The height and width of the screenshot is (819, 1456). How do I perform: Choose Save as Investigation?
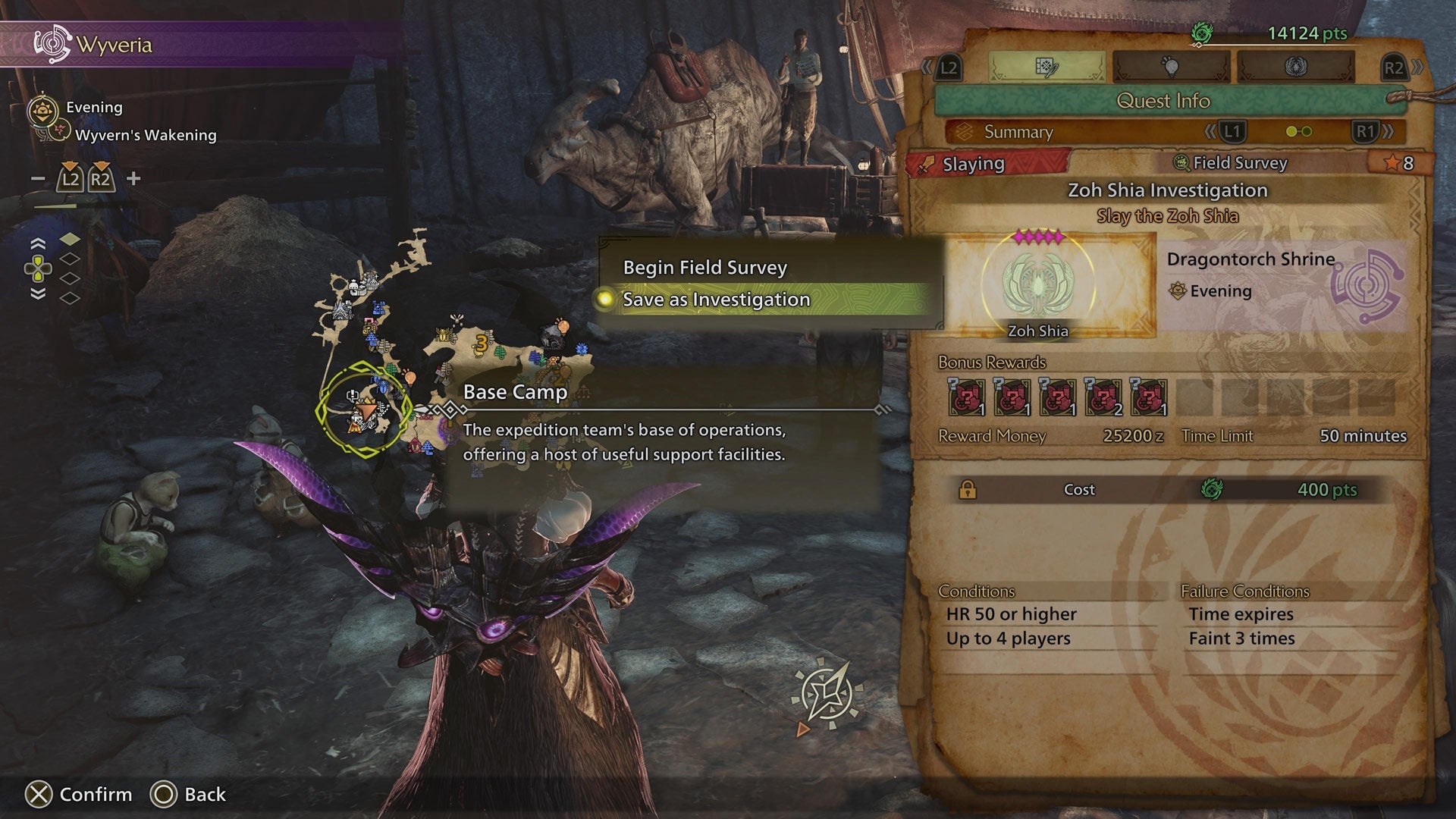tap(715, 299)
